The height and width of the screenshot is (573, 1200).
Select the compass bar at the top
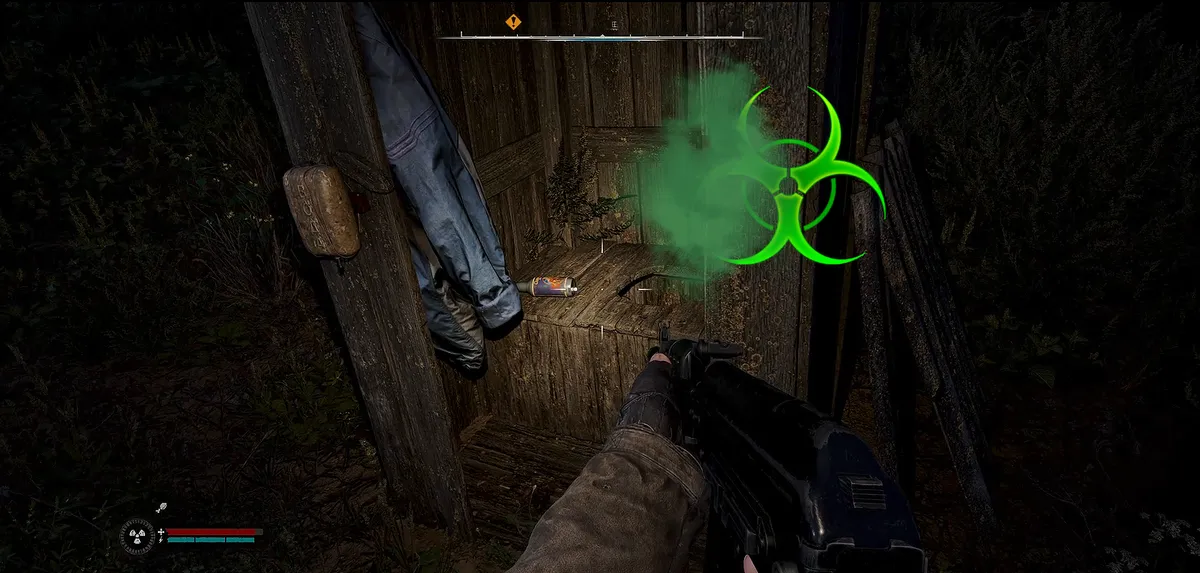coord(600,37)
